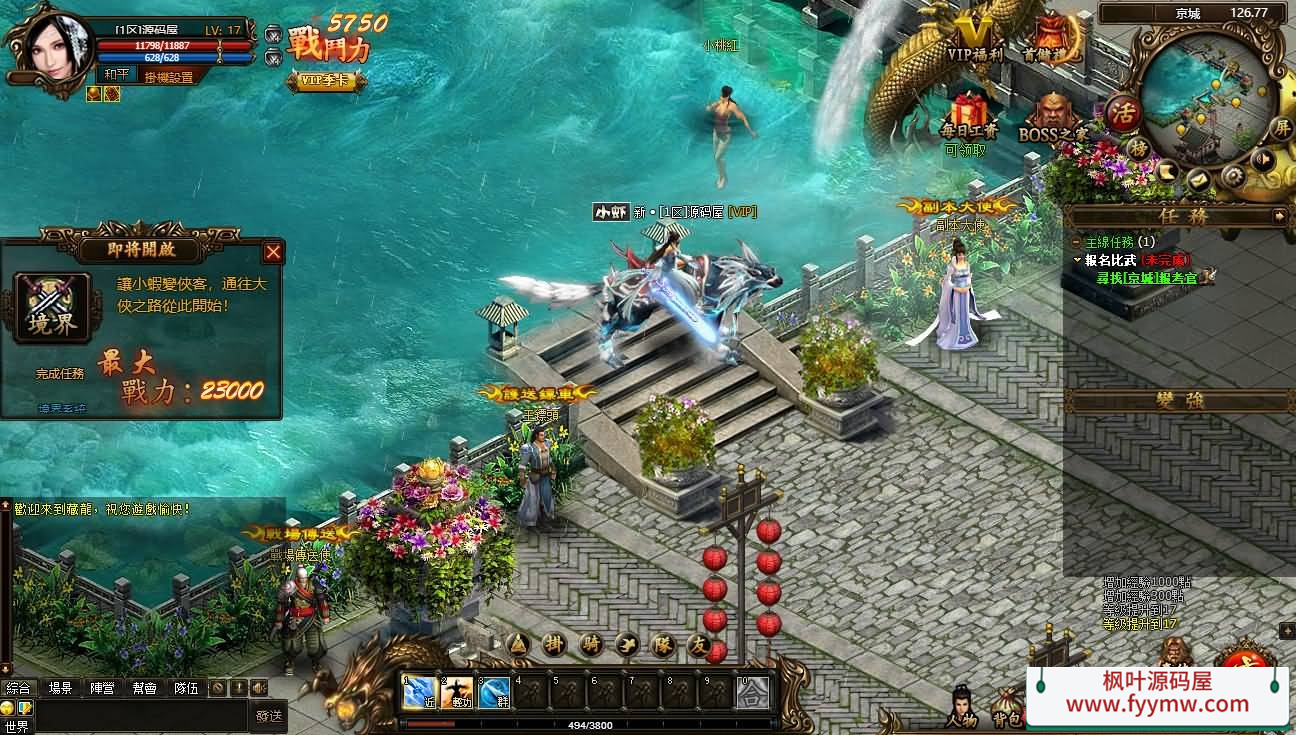Open the 掛機設置 auto-battle settings

[168, 77]
